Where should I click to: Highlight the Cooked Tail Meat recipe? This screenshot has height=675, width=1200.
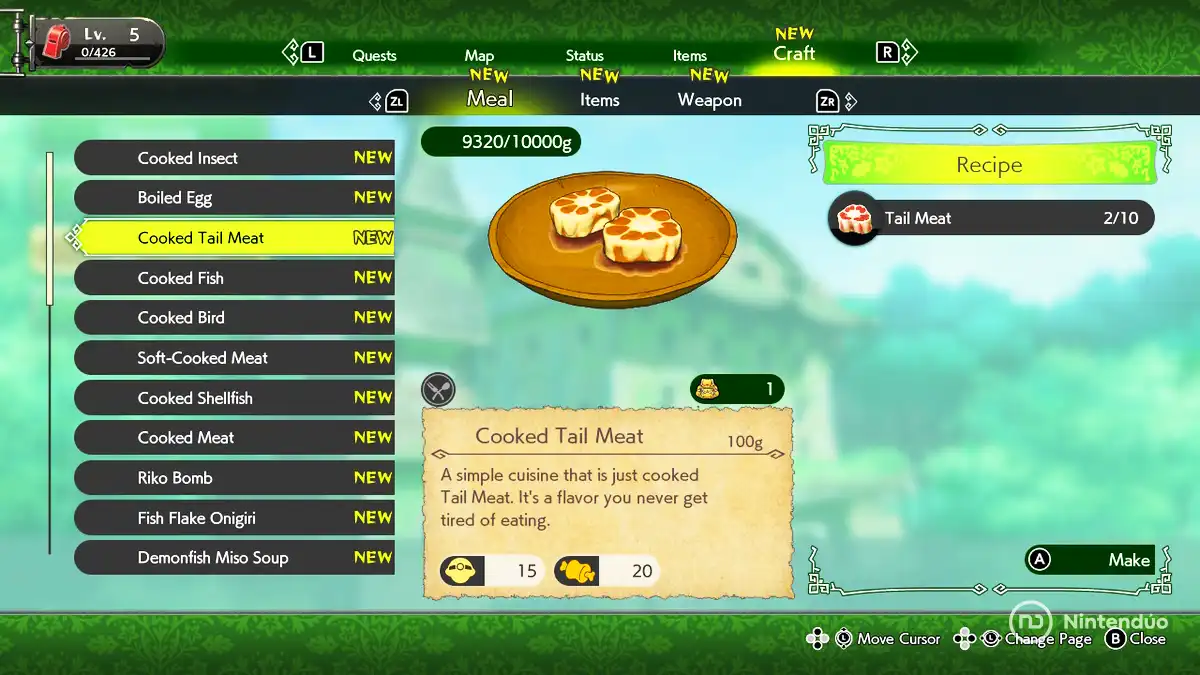(234, 238)
